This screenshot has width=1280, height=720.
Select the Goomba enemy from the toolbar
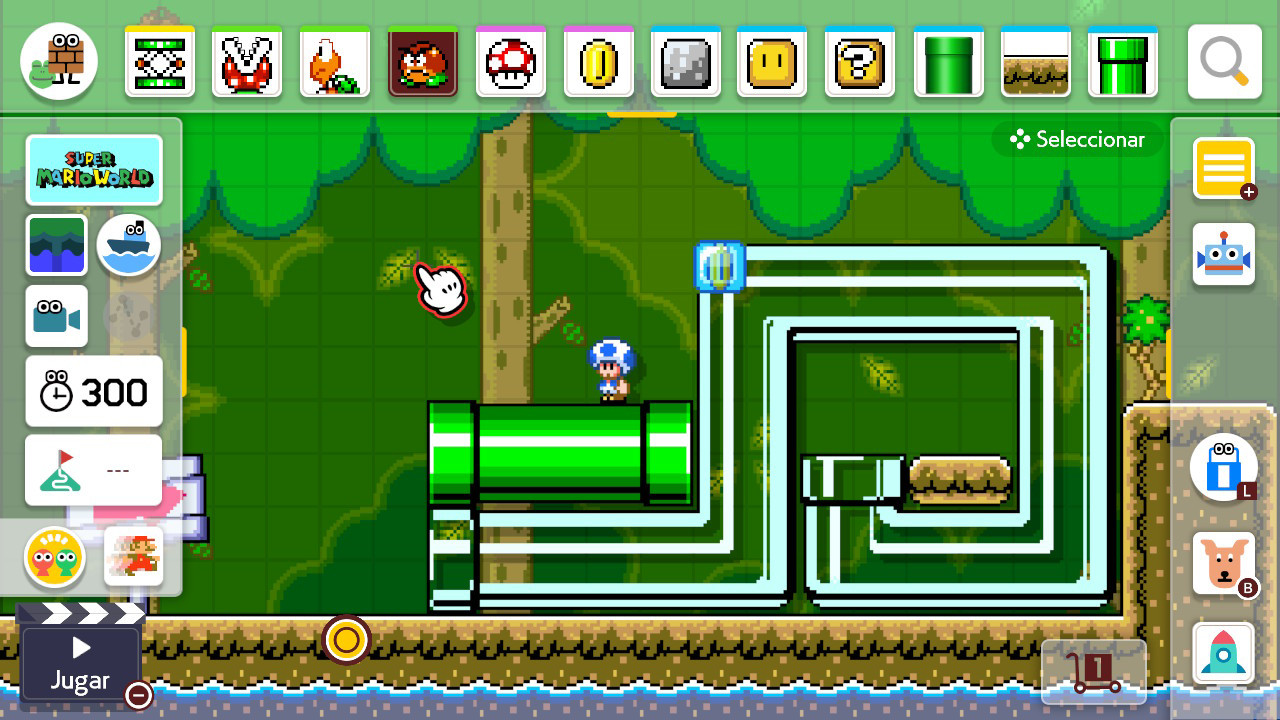(423, 61)
